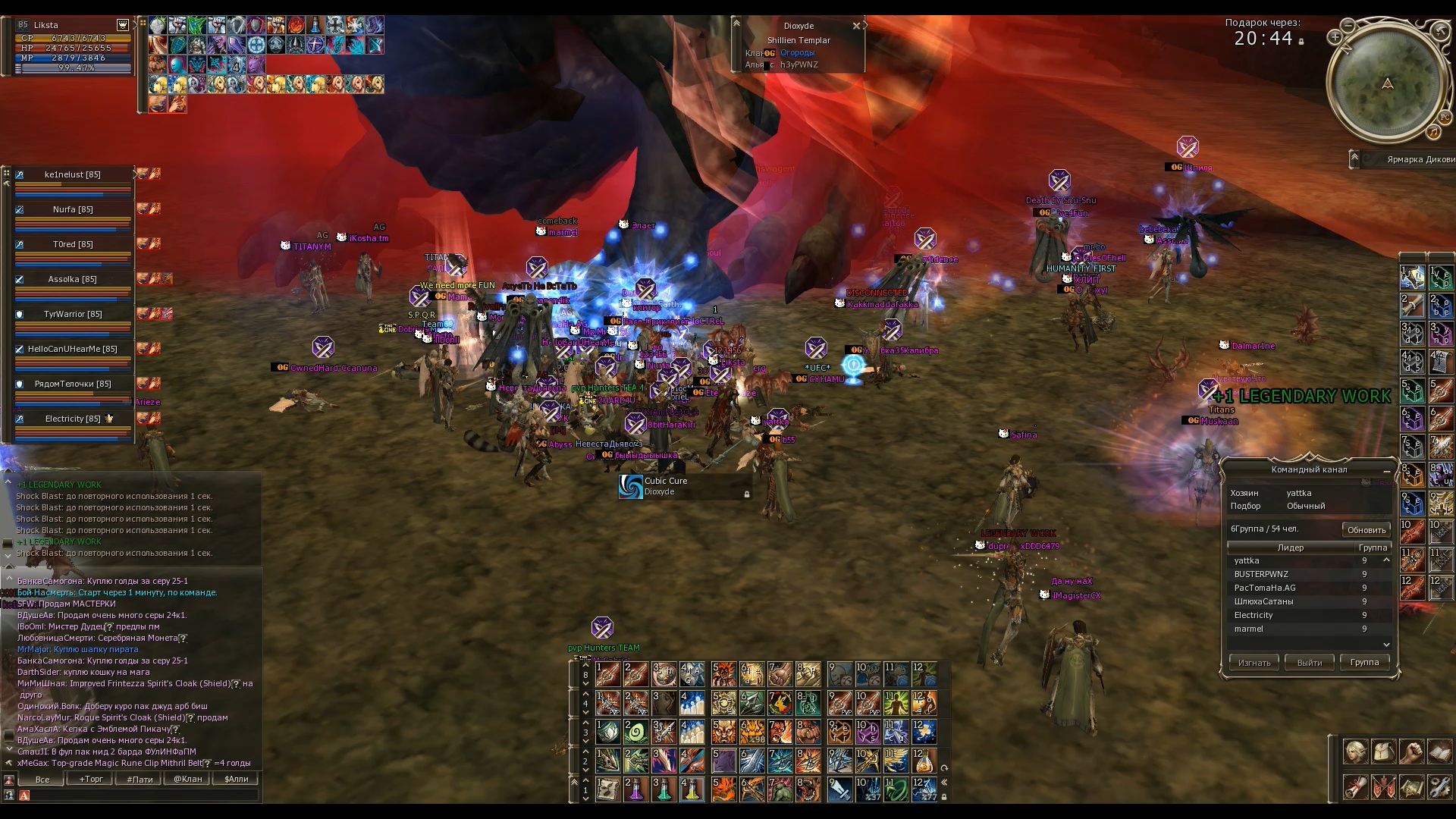Click the chat input field

144,795
